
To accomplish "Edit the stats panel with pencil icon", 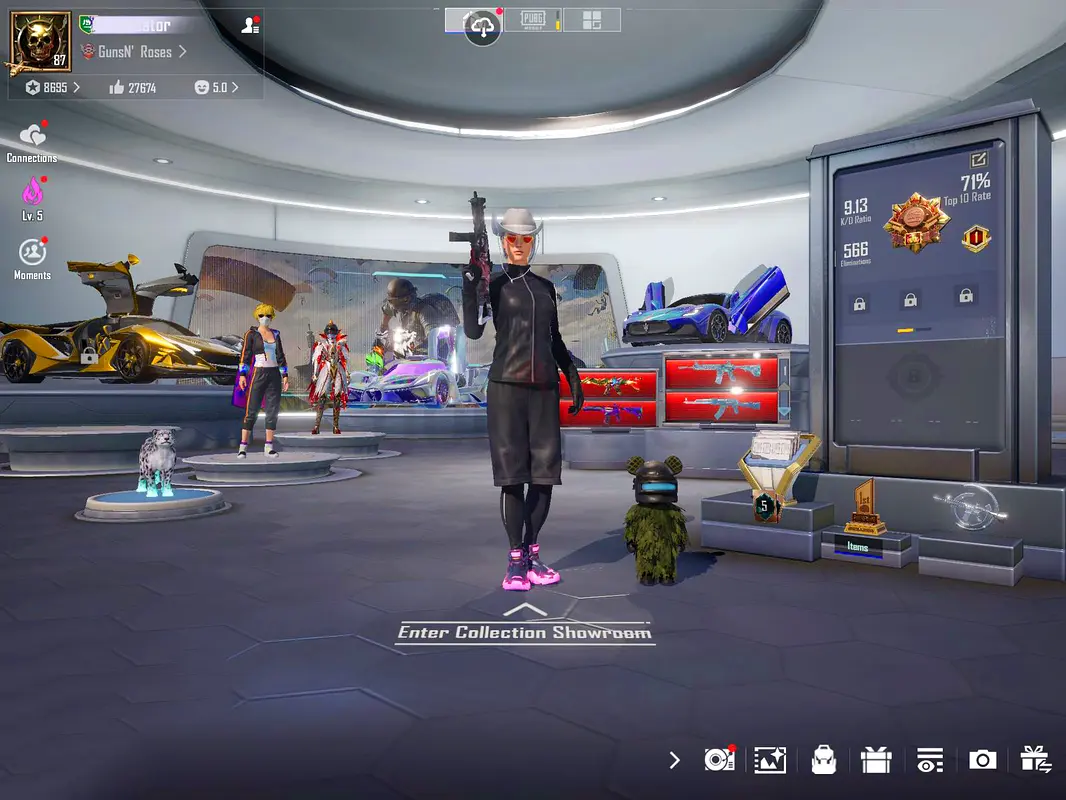I will point(978,158).
